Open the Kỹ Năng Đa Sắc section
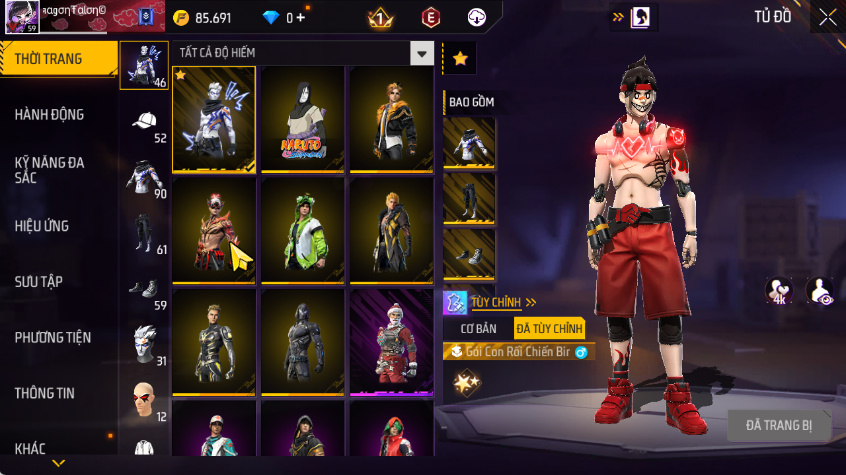 coord(49,169)
